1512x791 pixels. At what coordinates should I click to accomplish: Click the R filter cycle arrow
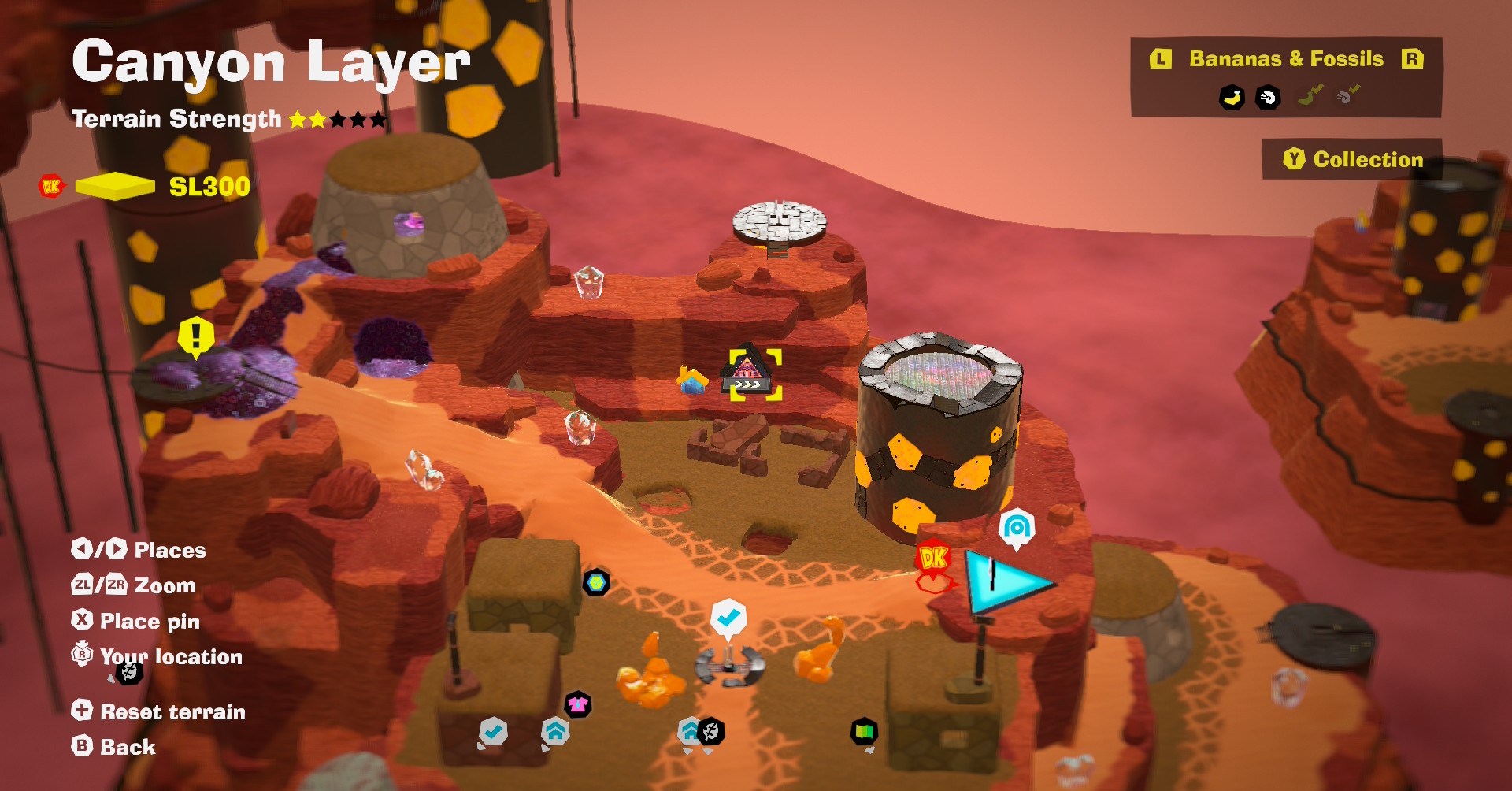pyautogui.click(x=1414, y=58)
